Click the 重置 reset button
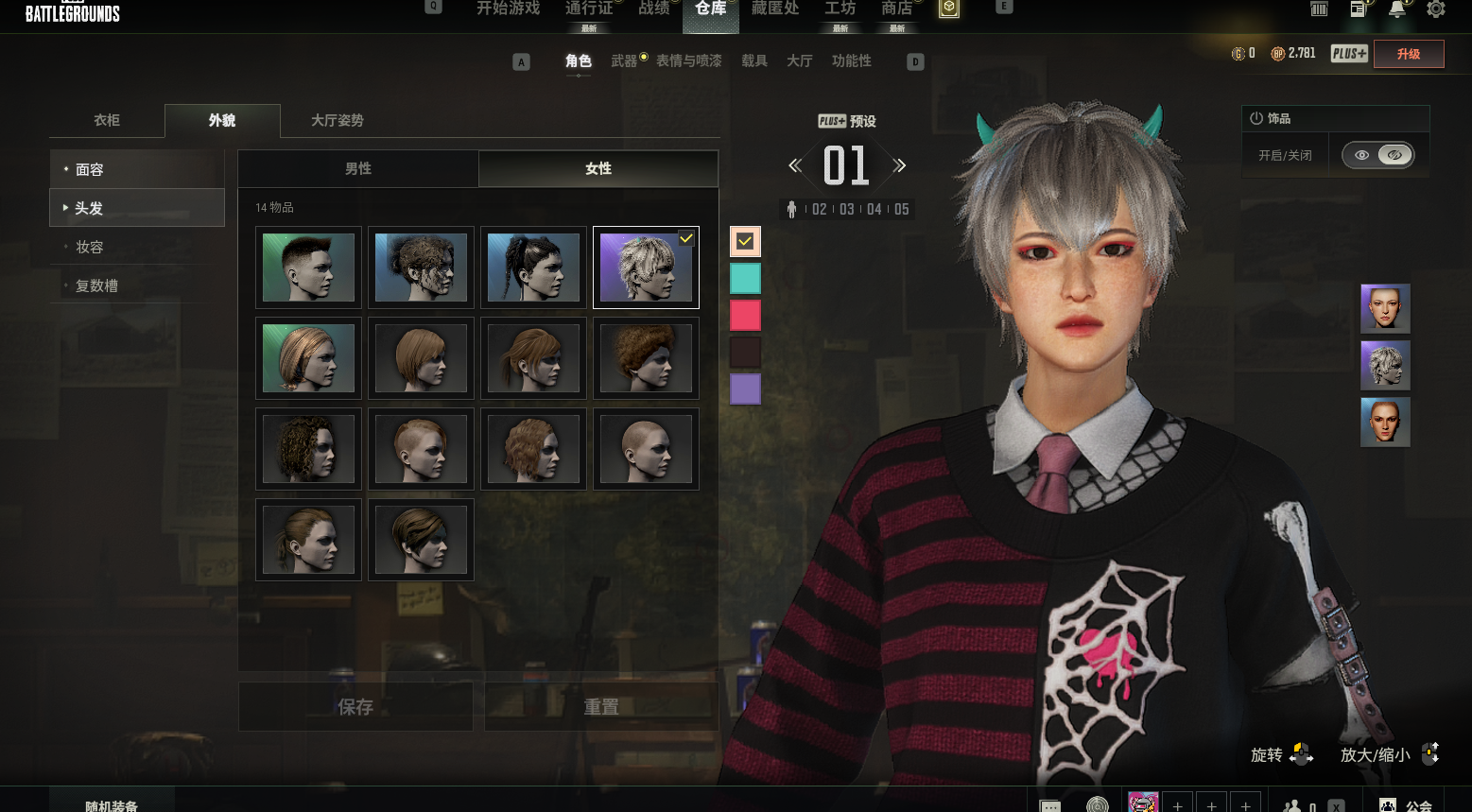Image resolution: width=1472 pixels, height=812 pixels. (601, 706)
